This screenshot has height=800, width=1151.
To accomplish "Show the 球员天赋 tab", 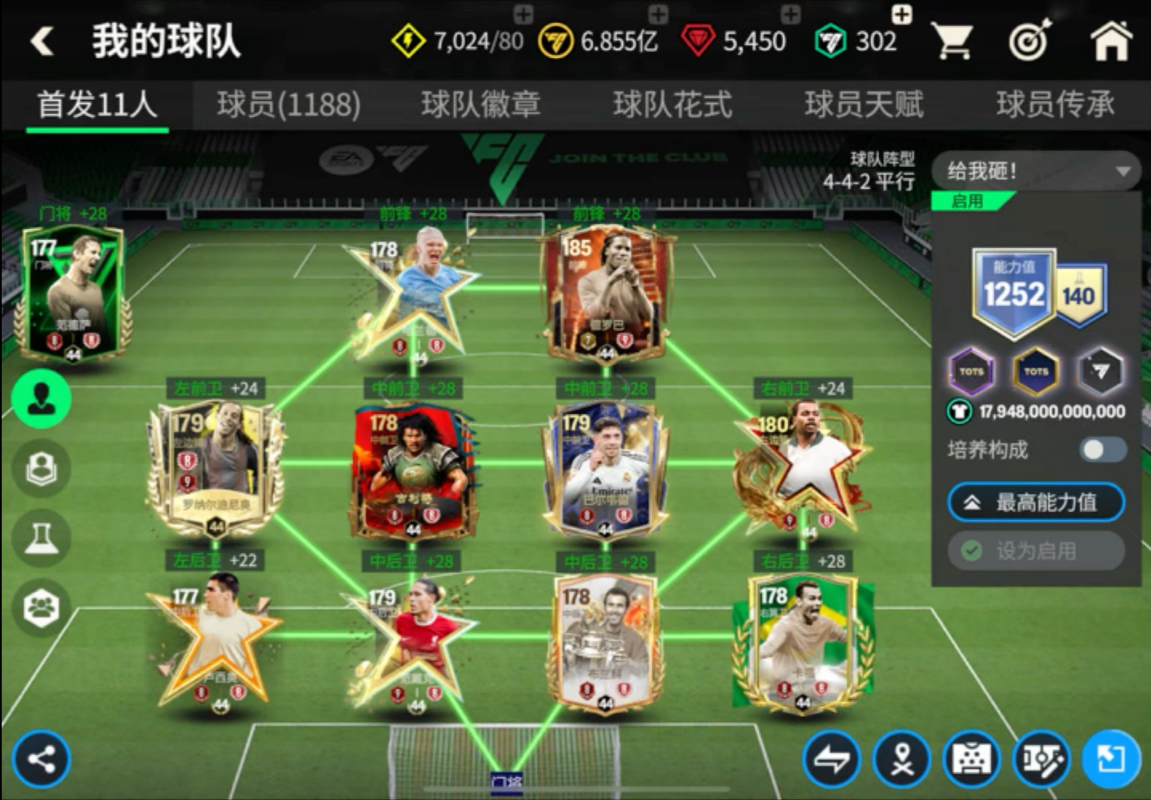I will [x=864, y=105].
